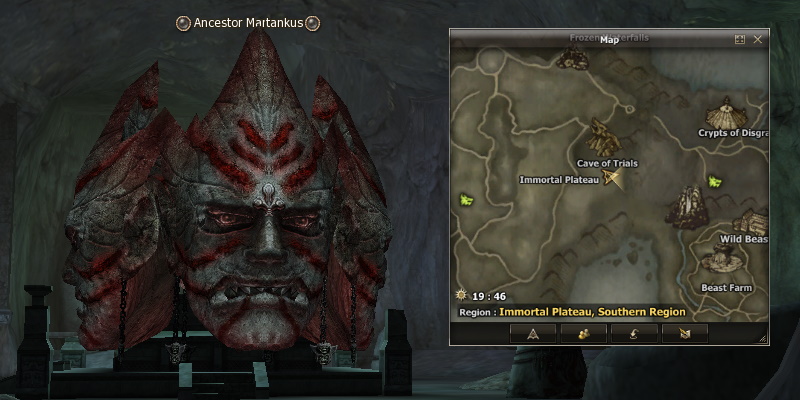This screenshot has width=800, height=400.
Task: Select the green marker east of Cave of Trials
Action: pyautogui.click(x=715, y=182)
